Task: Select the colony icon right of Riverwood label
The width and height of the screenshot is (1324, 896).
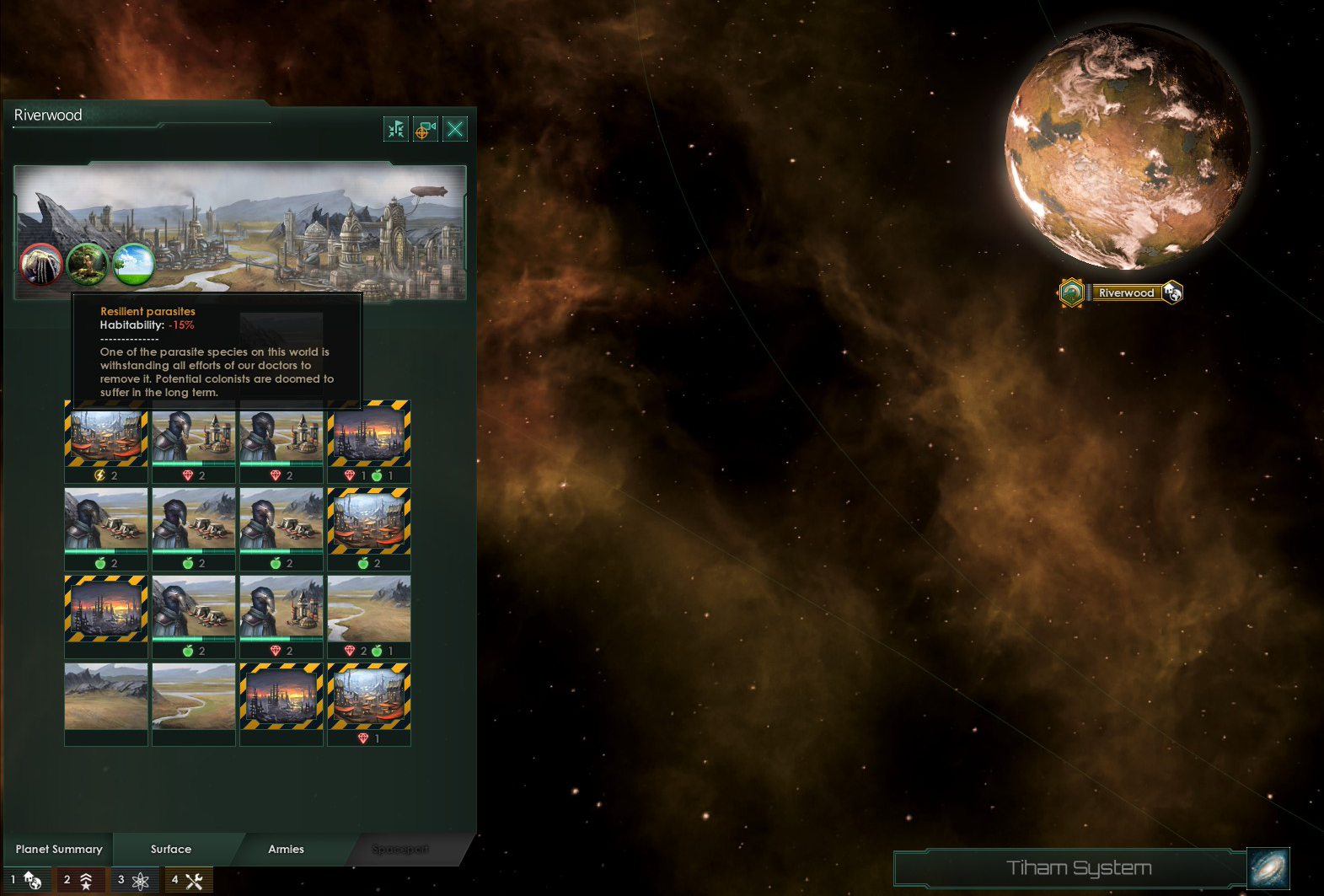Action: pos(1172,292)
